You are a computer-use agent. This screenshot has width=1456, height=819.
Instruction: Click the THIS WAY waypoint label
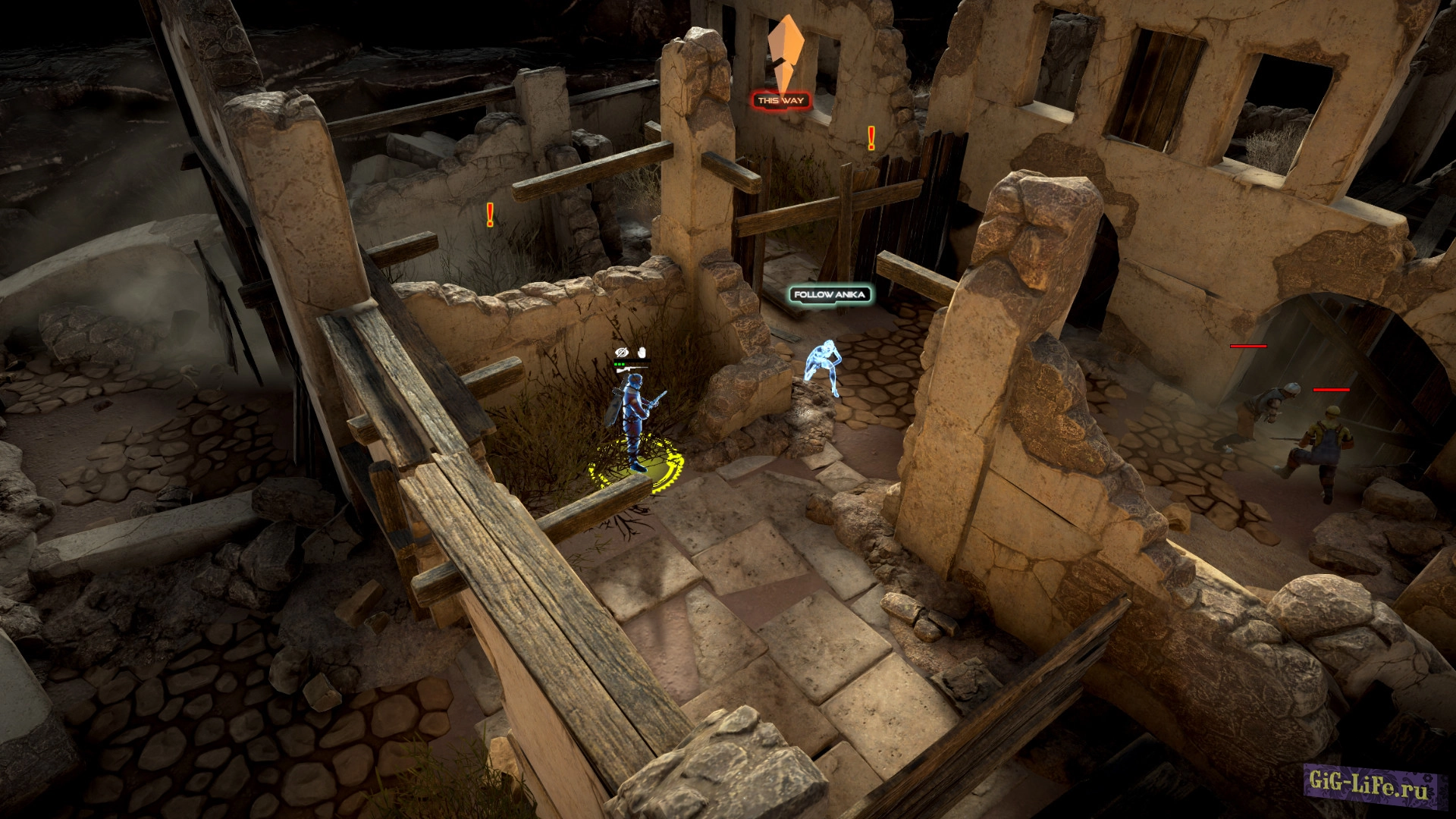780,100
